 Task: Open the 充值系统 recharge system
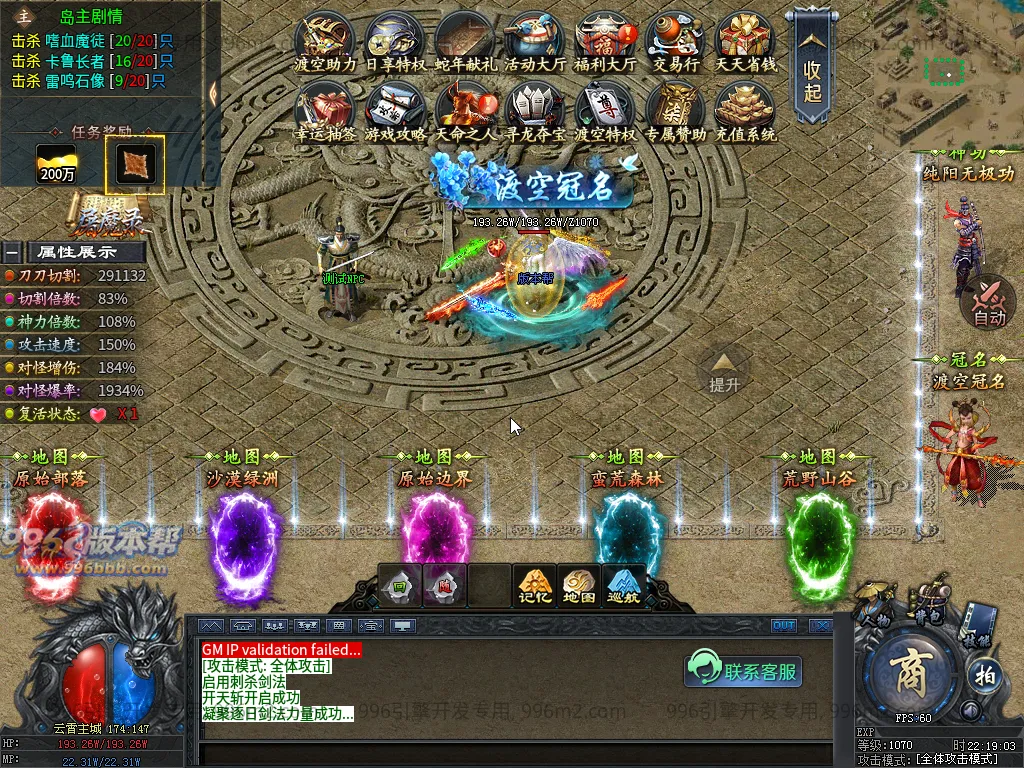(746, 108)
